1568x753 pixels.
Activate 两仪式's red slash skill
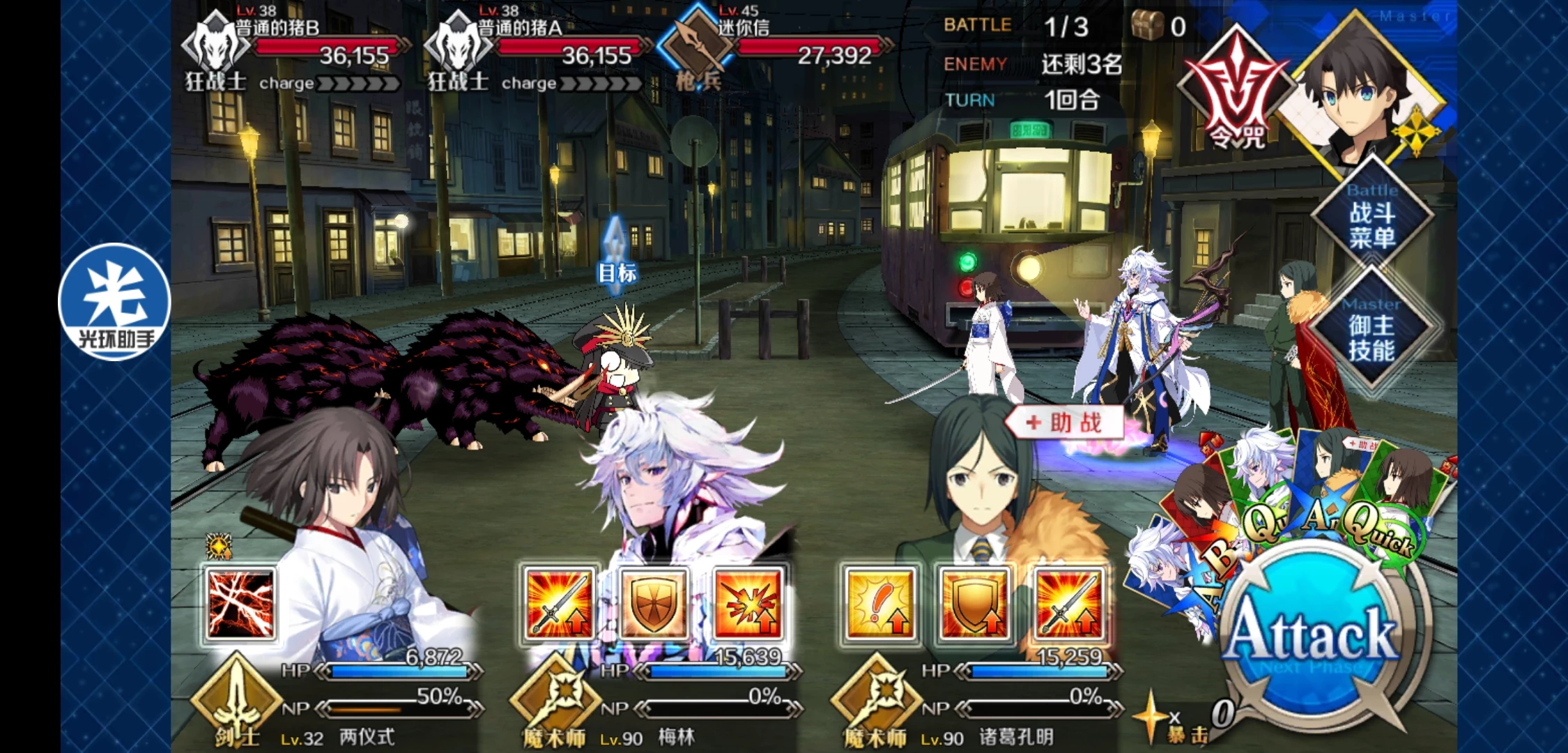pos(240,604)
